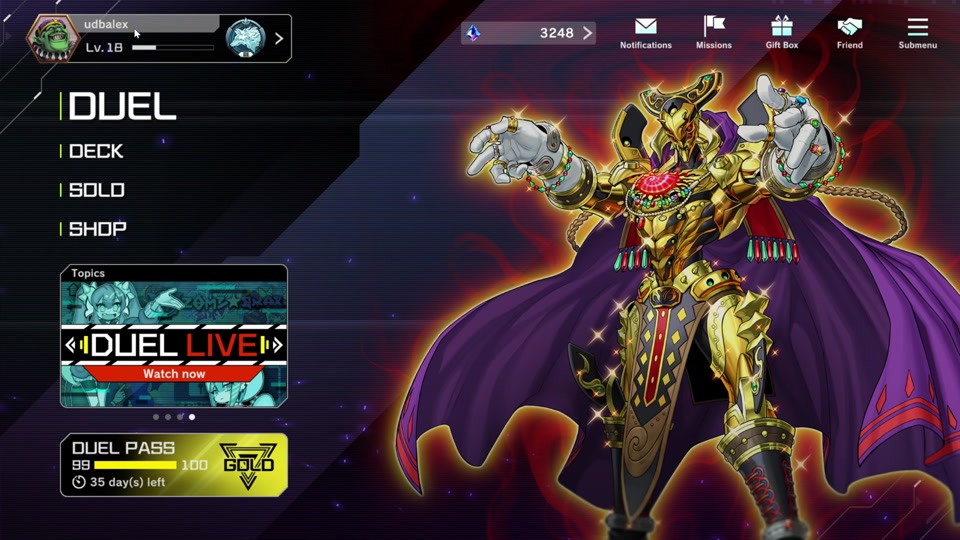Open the Submenu hamburger icon

click(x=918, y=32)
